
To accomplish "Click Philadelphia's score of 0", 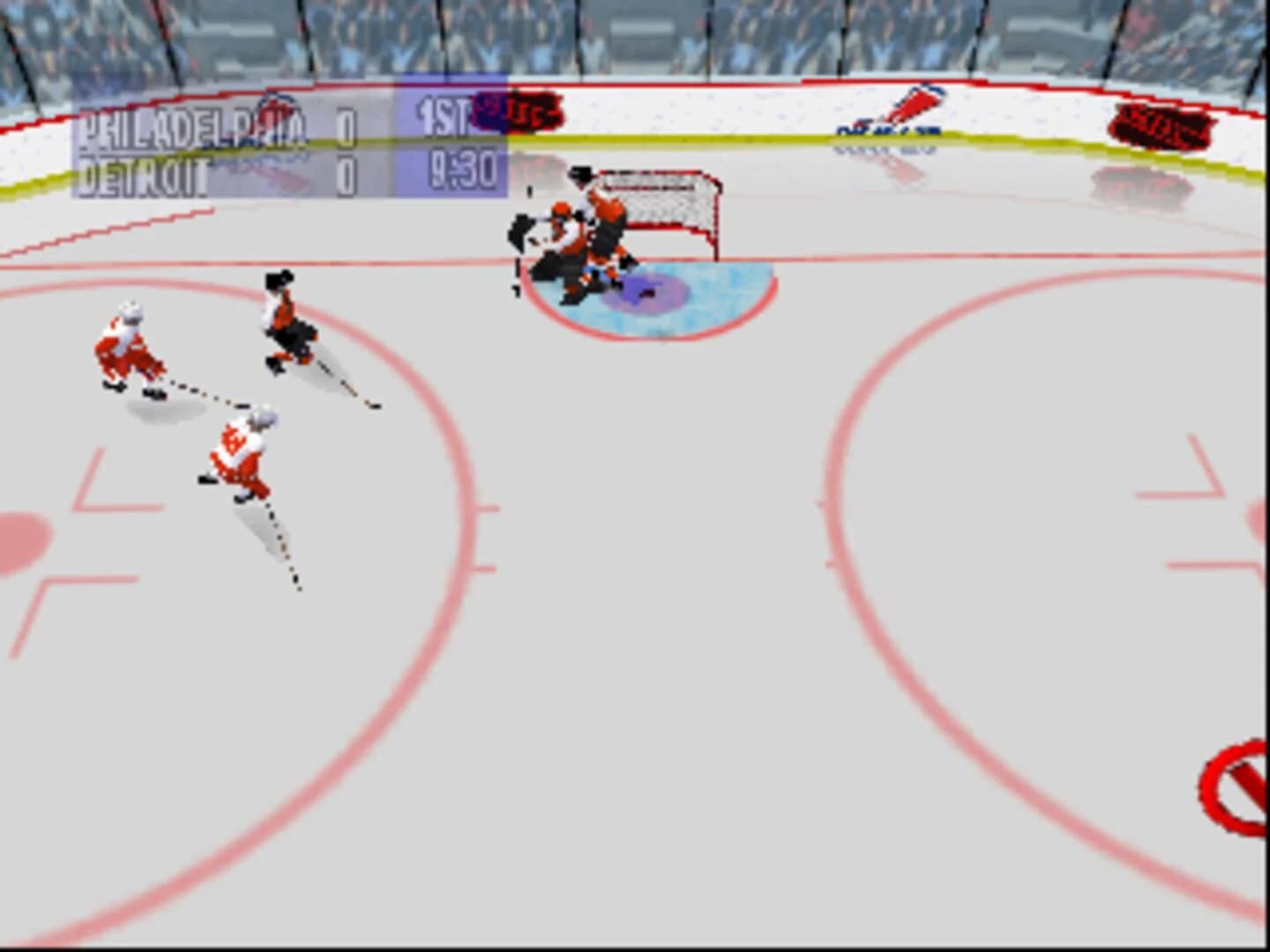I will [x=346, y=123].
